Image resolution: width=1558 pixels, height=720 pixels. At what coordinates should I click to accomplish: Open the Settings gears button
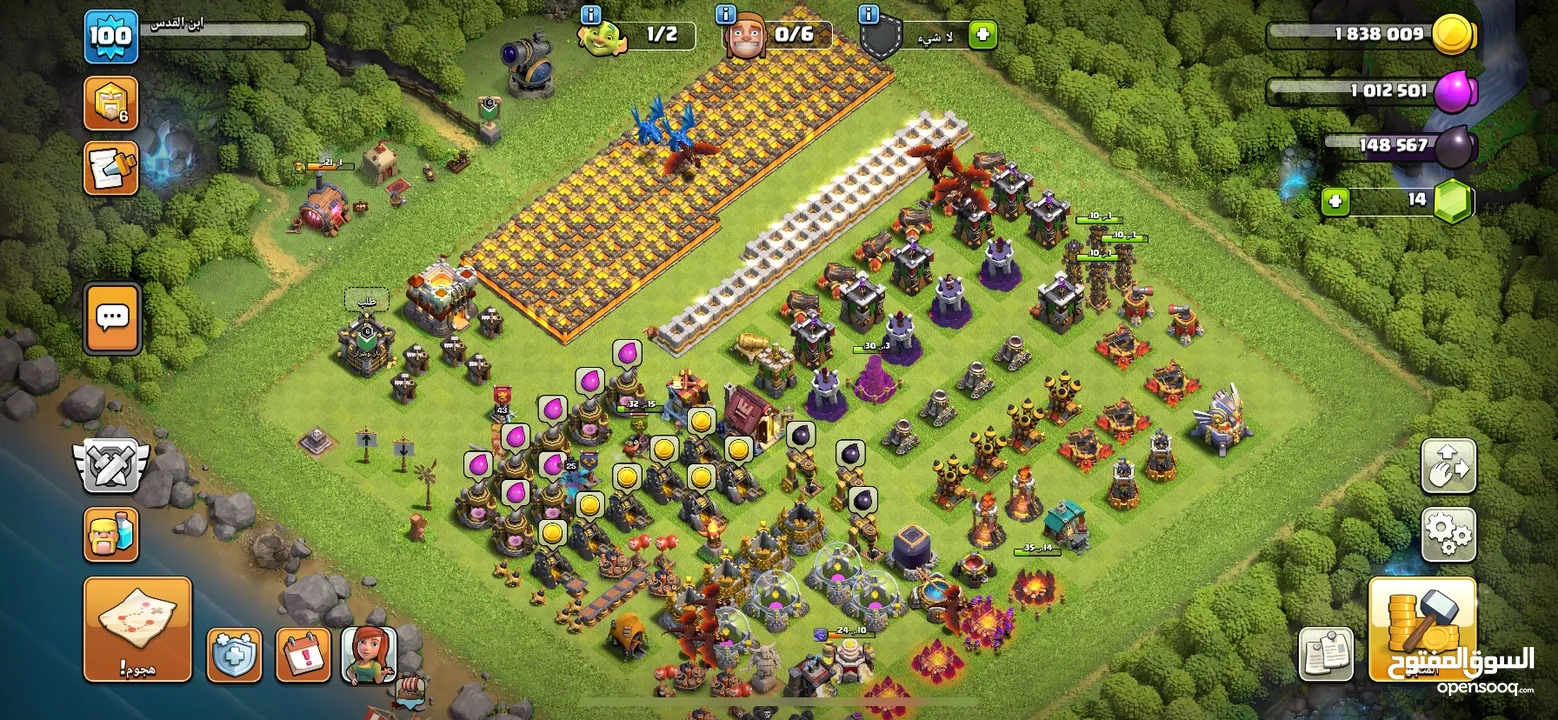tap(1448, 535)
